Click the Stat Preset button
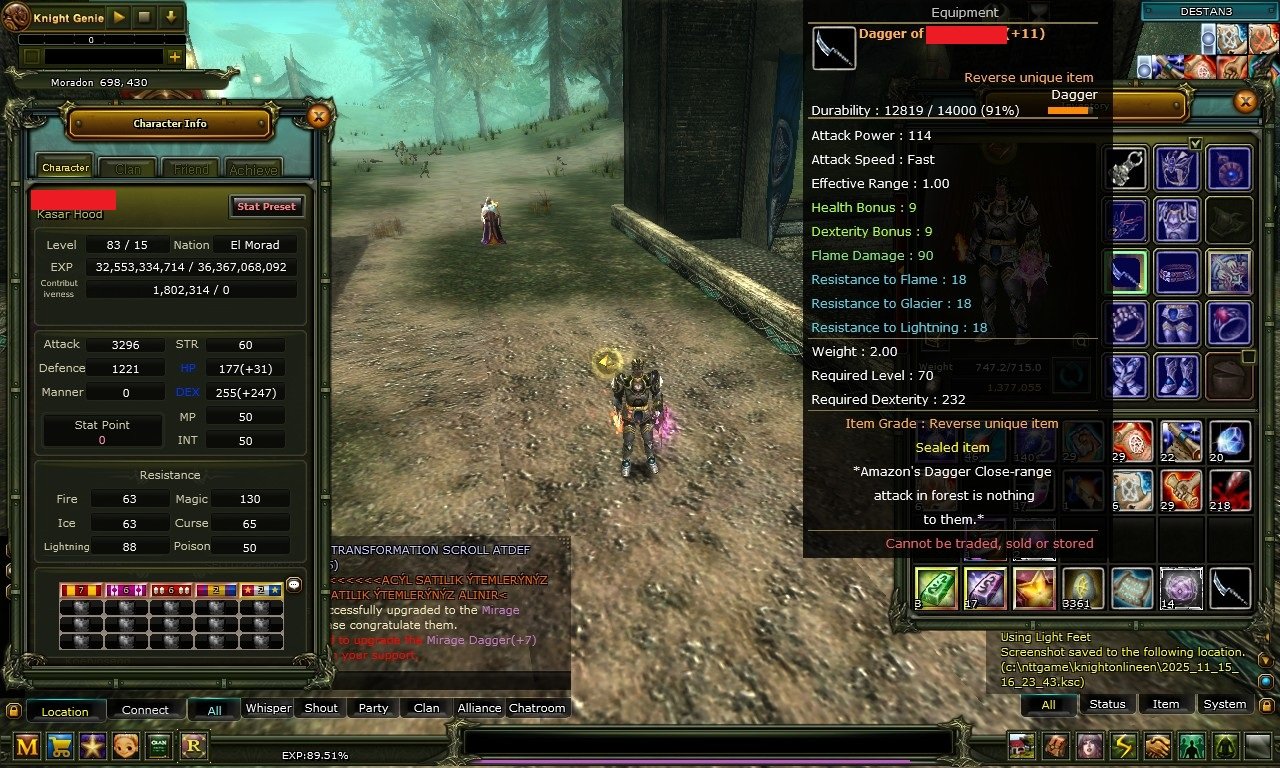The width and height of the screenshot is (1280, 768). tap(265, 206)
